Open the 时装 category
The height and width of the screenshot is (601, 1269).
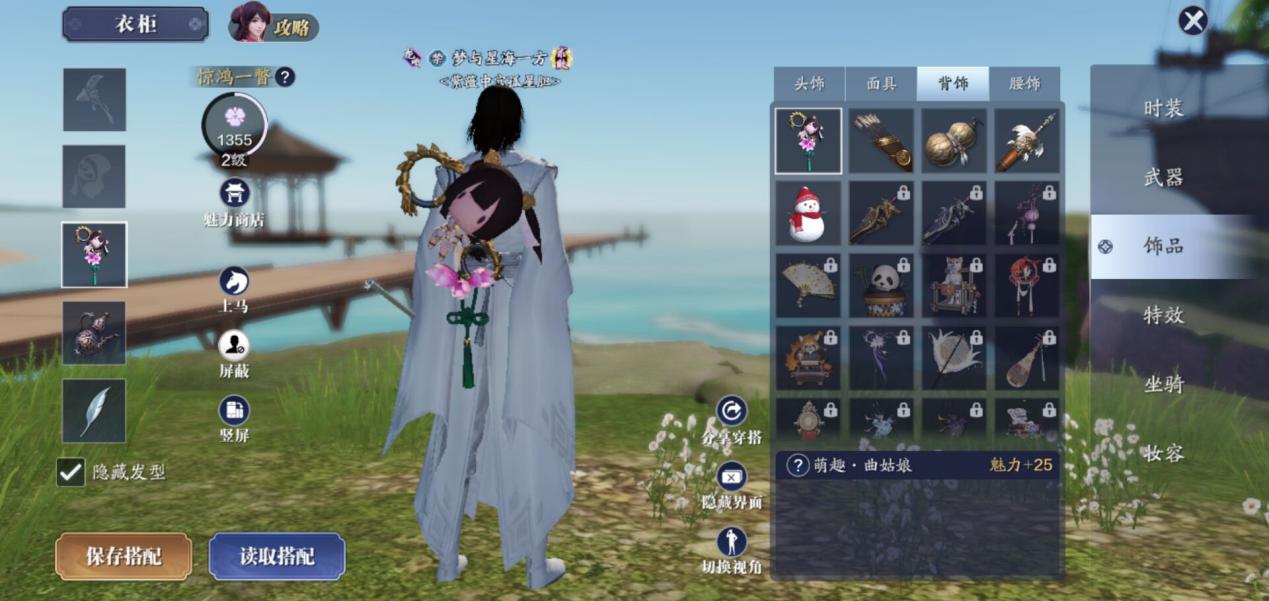[x=1164, y=109]
